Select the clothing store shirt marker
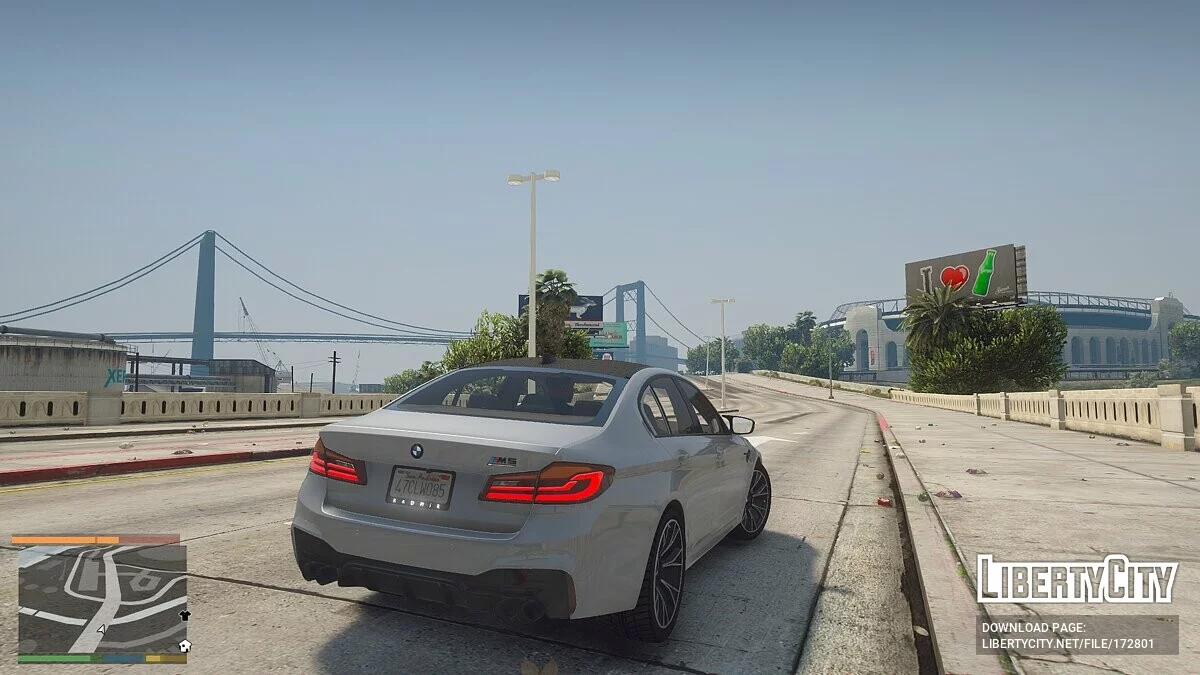1200x675 pixels. click(x=184, y=616)
